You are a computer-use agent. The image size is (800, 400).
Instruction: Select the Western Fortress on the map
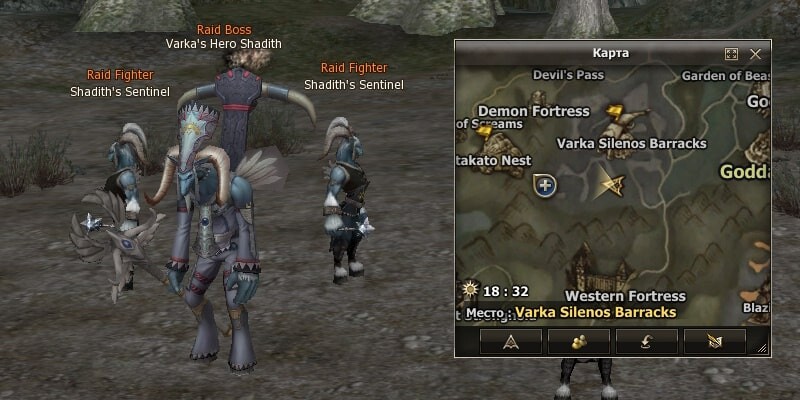[624, 296]
